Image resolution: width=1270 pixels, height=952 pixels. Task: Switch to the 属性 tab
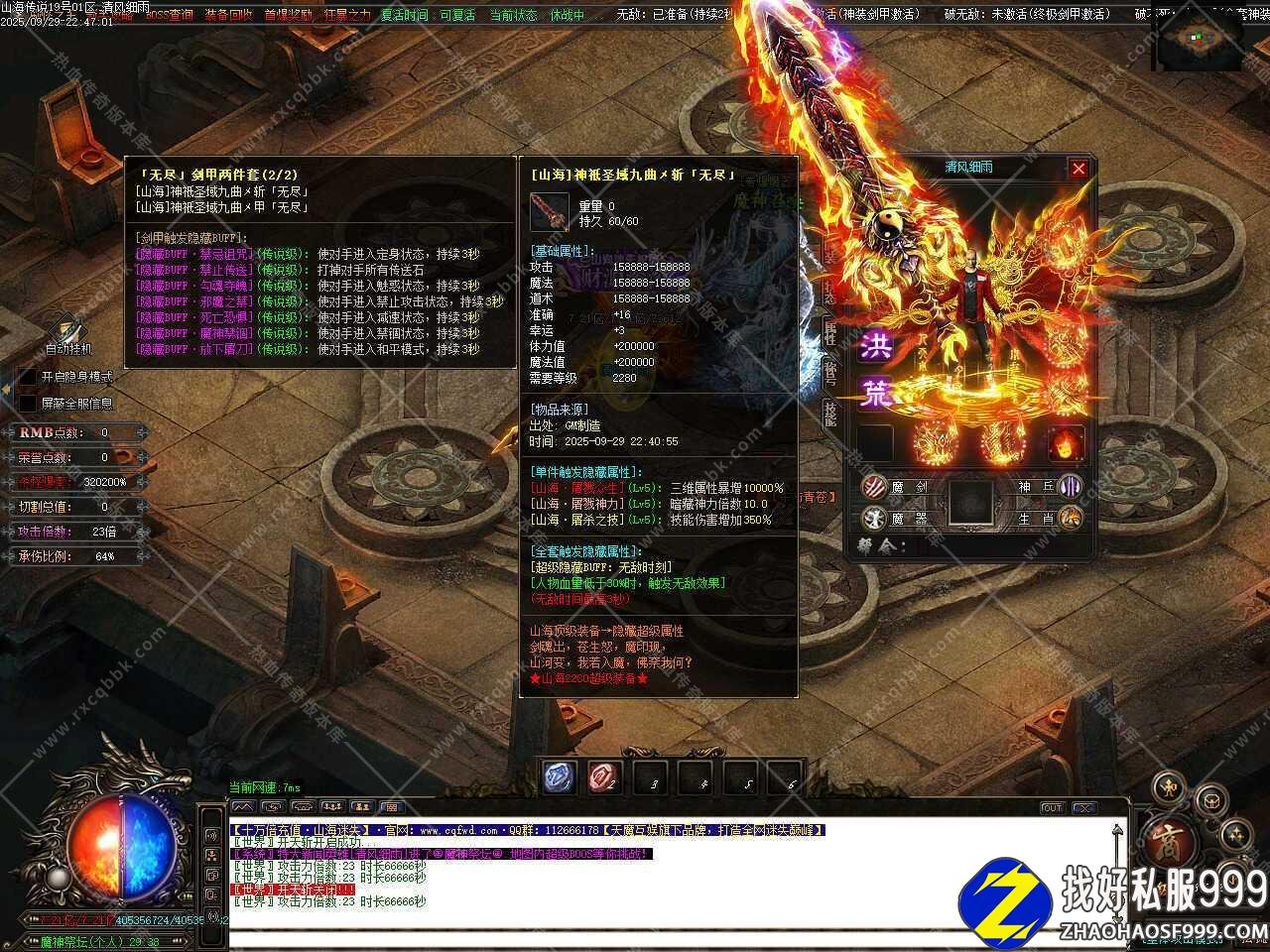click(830, 334)
